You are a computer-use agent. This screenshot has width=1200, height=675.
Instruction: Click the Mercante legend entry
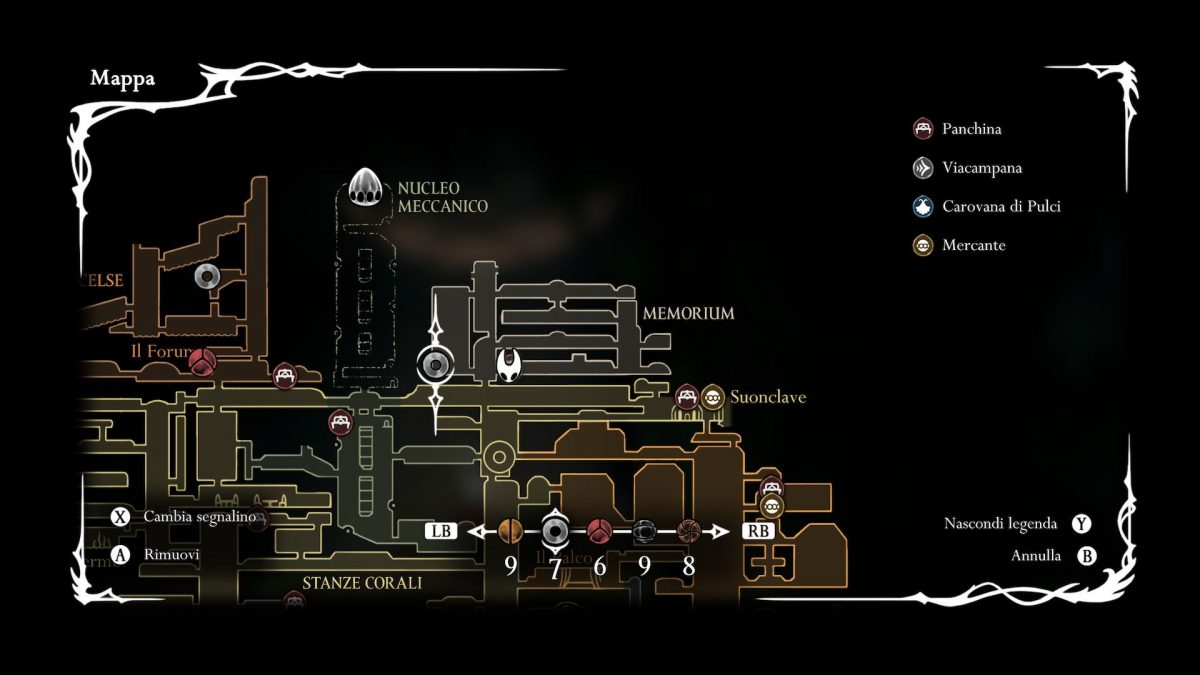tap(972, 245)
